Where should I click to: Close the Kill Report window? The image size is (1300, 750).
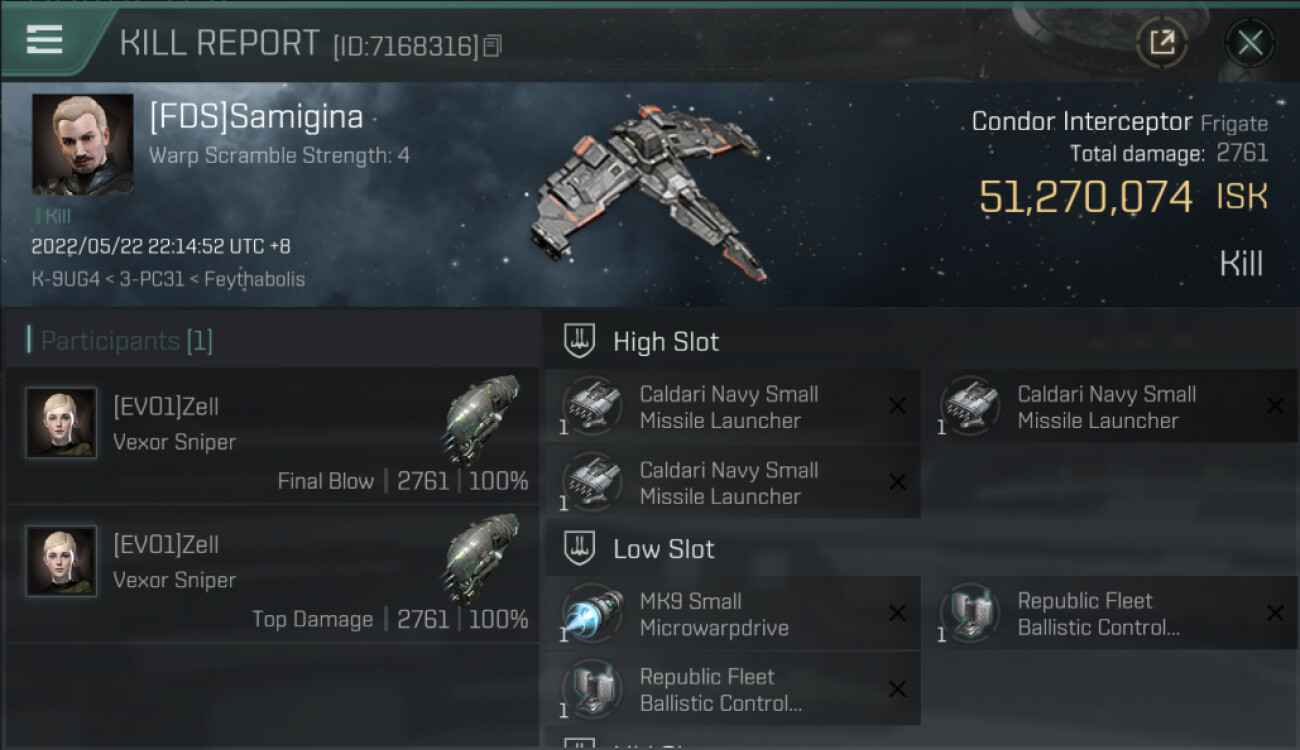[1249, 42]
